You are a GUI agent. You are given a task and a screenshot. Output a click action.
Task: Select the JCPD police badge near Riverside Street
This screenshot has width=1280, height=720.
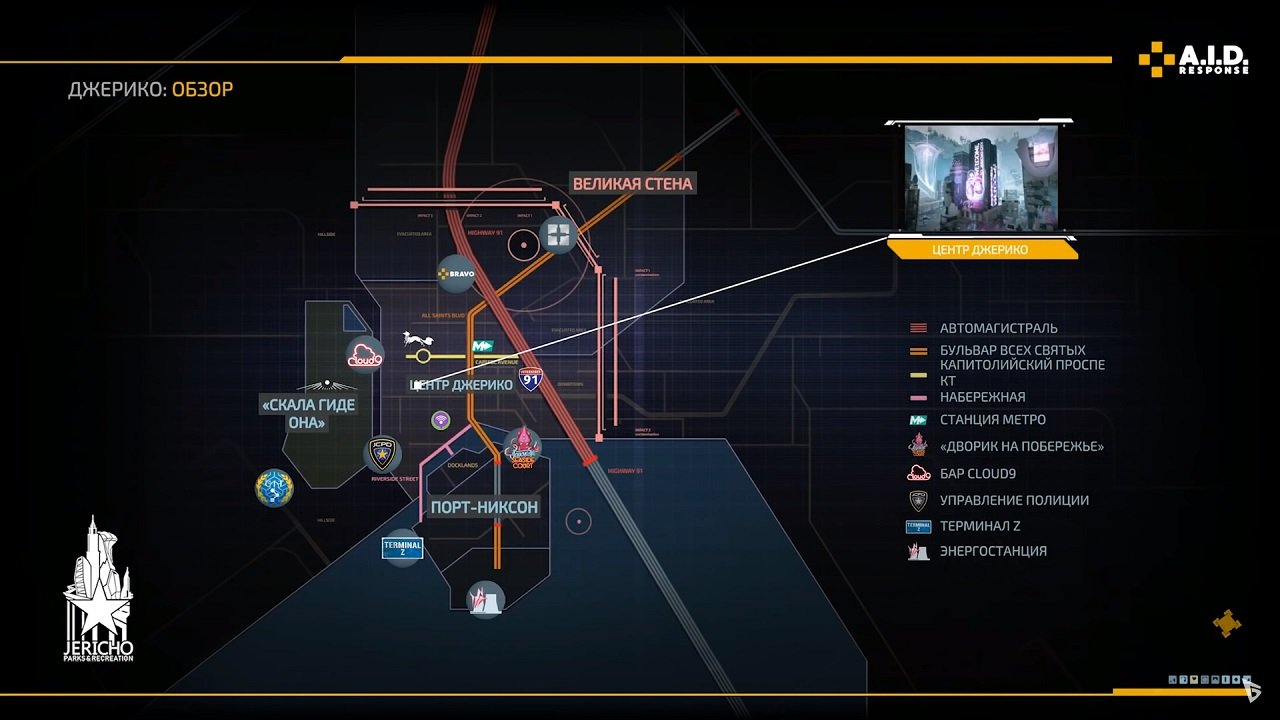381,455
